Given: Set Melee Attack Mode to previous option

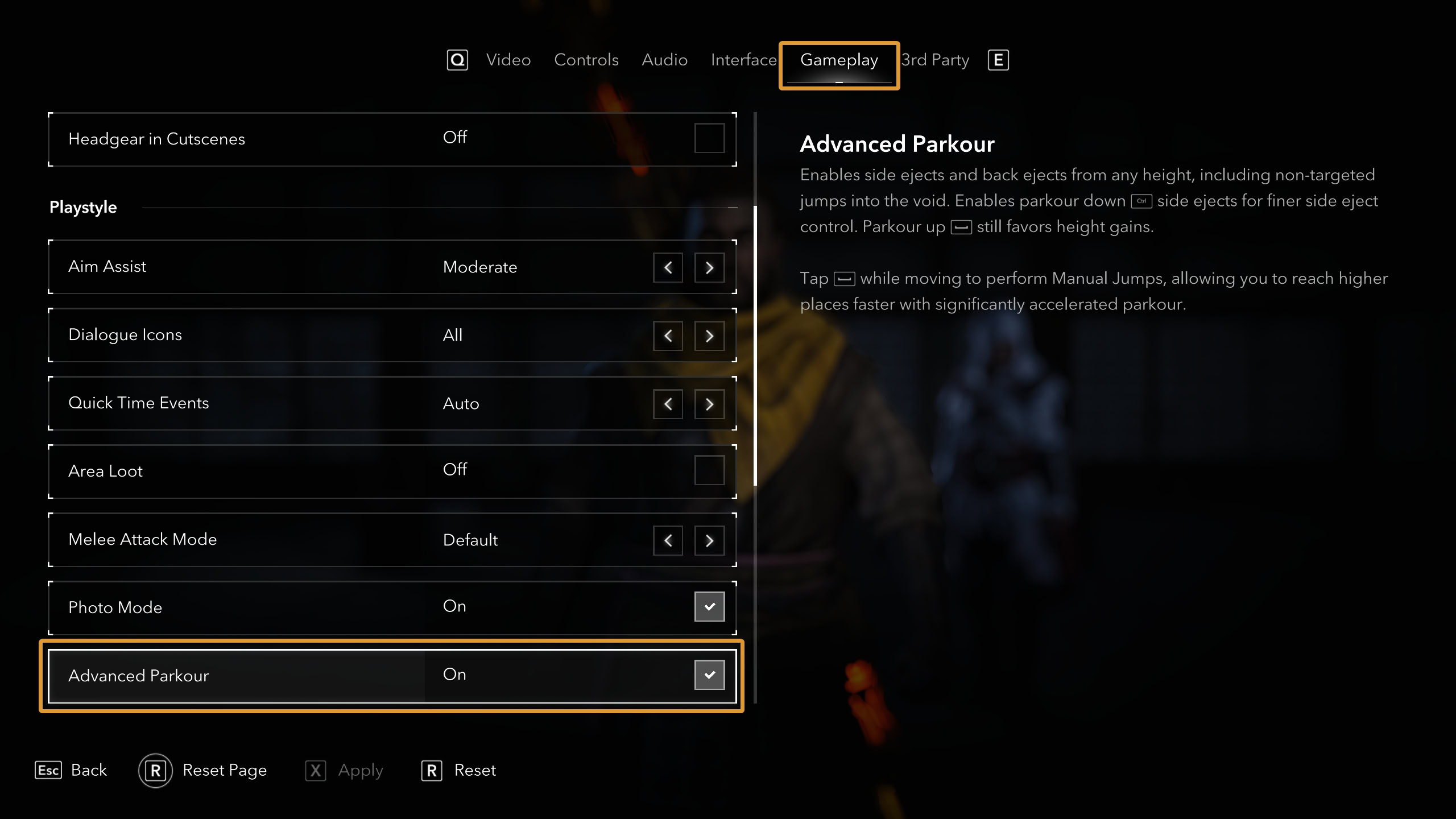Looking at the screenshot, I should [668, 540].
